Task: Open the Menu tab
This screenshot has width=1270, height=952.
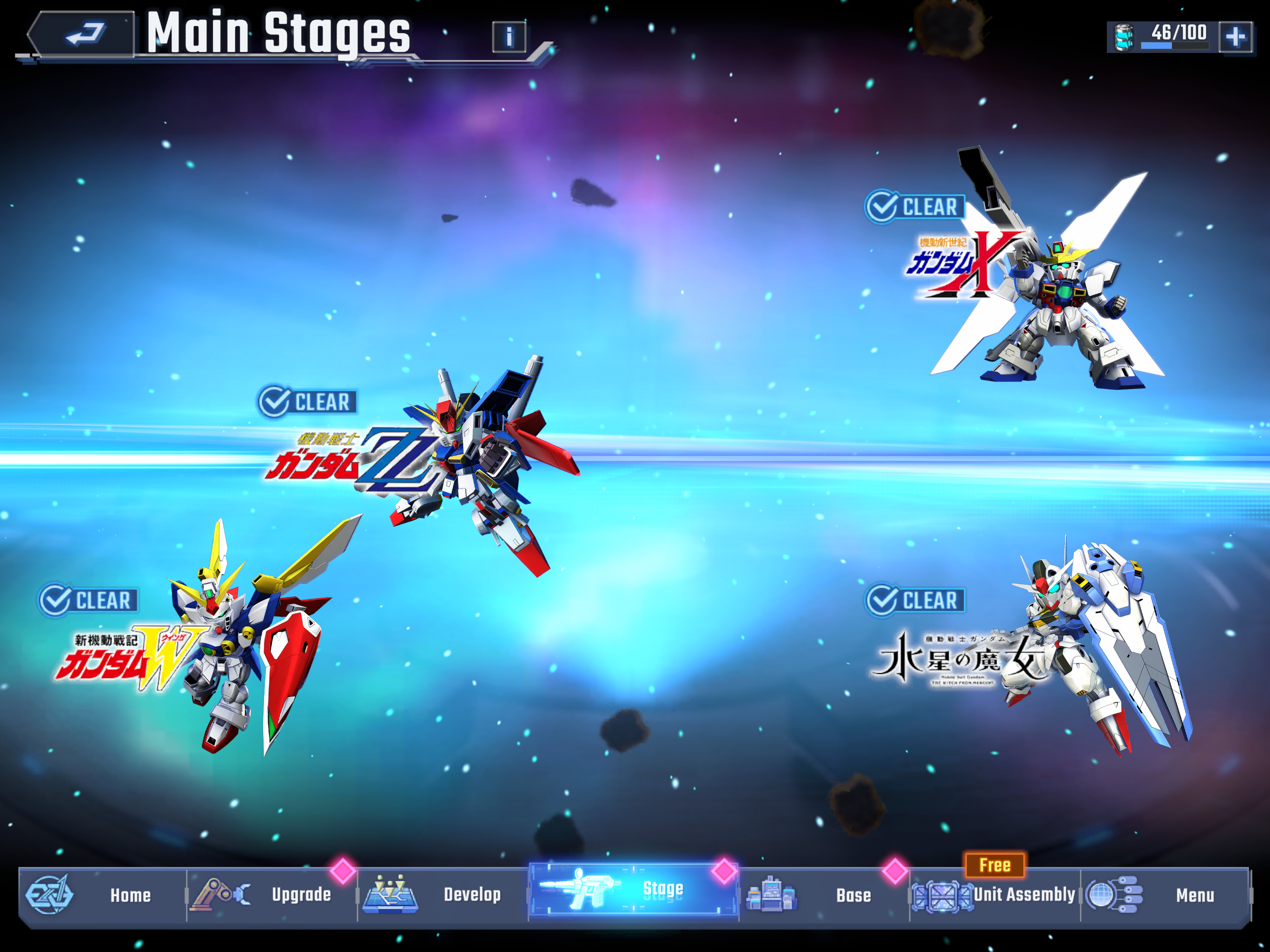Action: (x=1164, y=894)
